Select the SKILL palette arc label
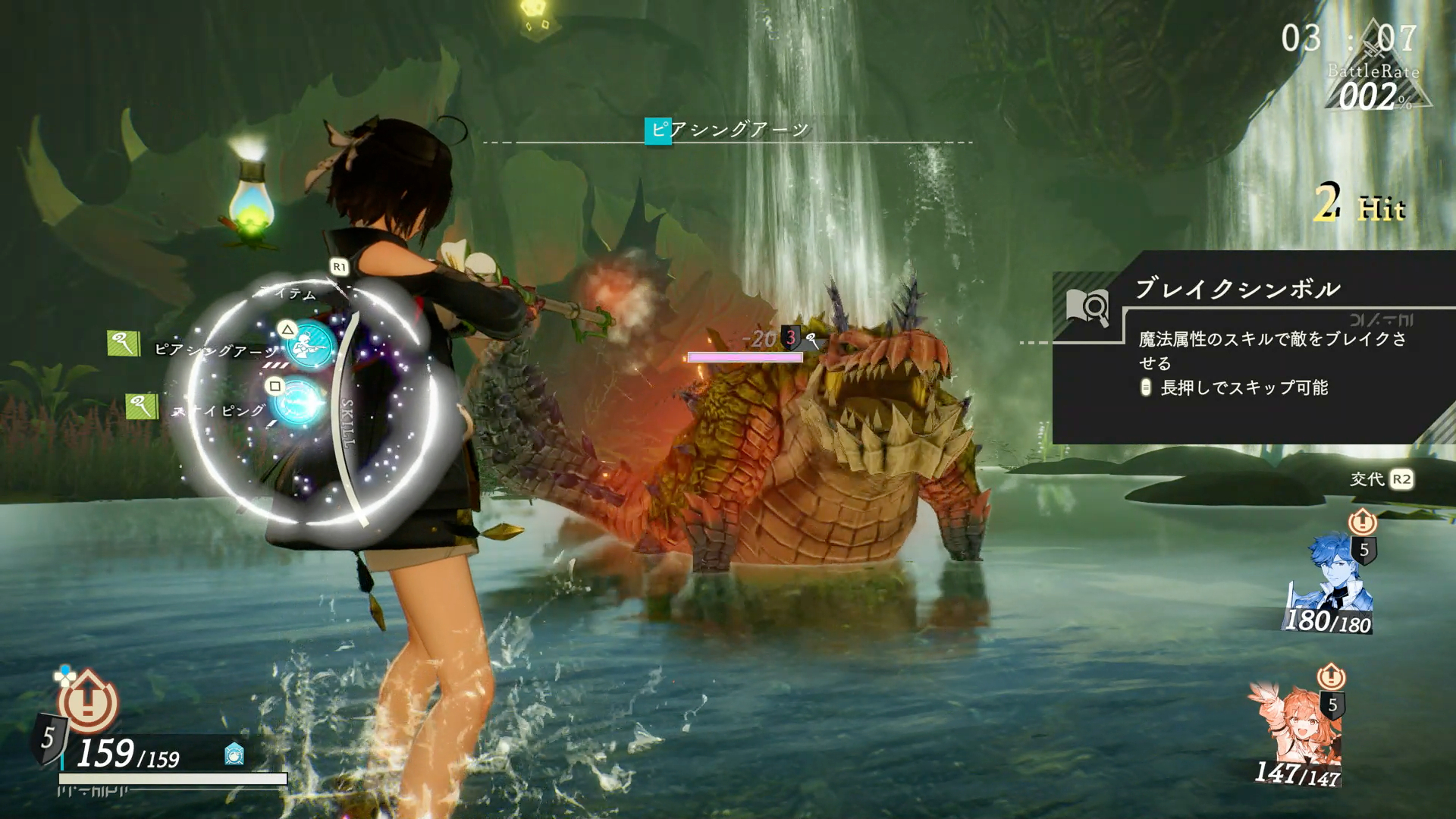 [x=347, y=423]
